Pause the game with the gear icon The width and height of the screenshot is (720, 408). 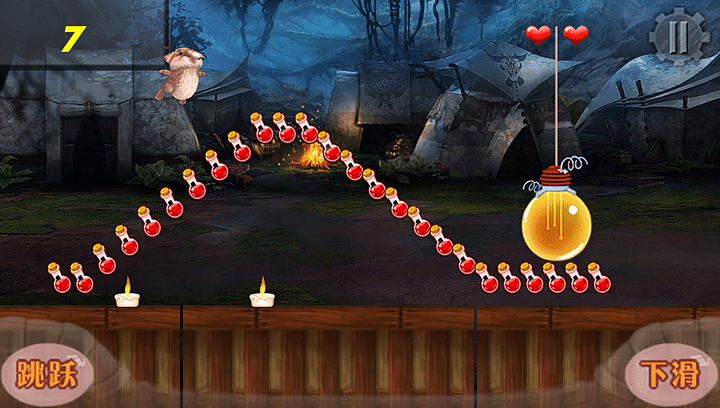click(x=678, y=37)
